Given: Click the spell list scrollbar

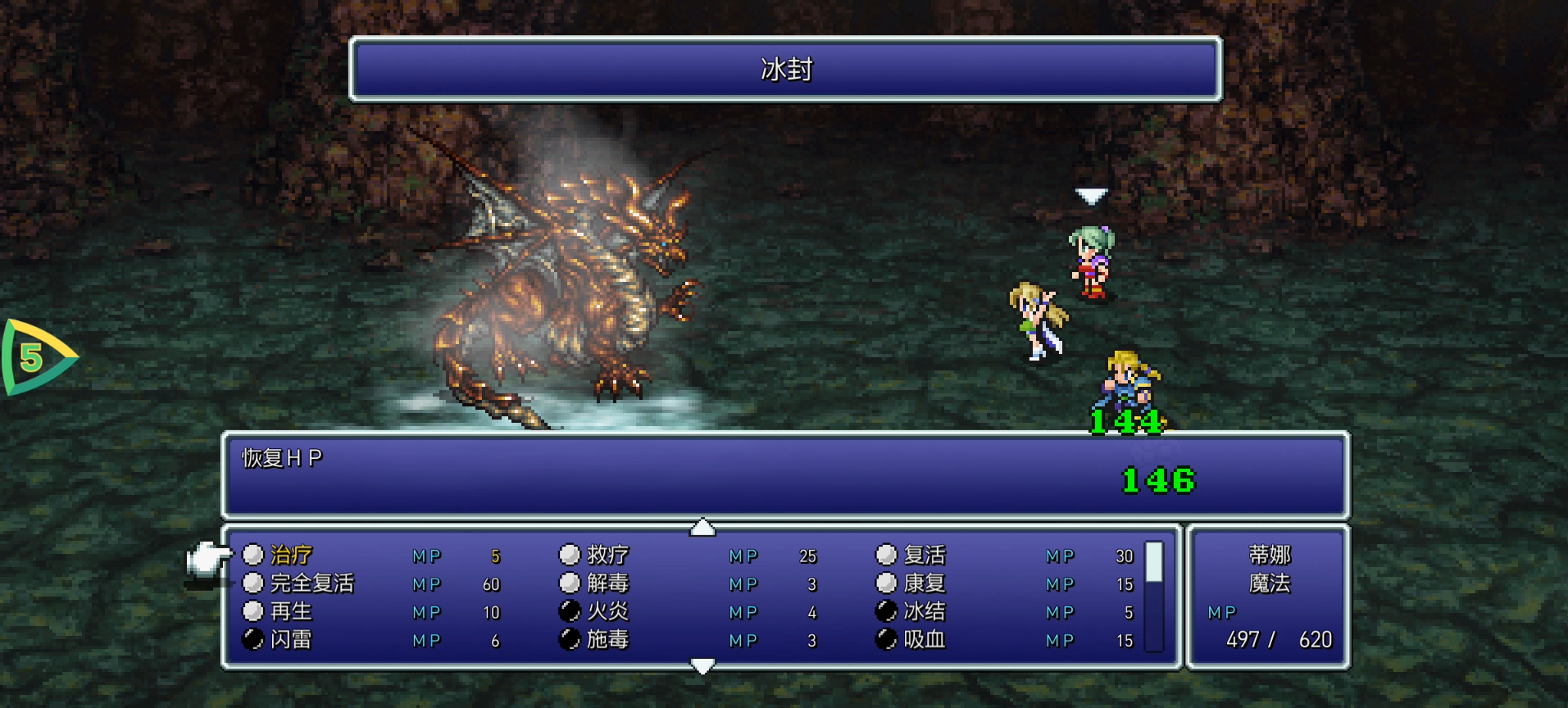Looking at the screenshot, I should 1154,597.
